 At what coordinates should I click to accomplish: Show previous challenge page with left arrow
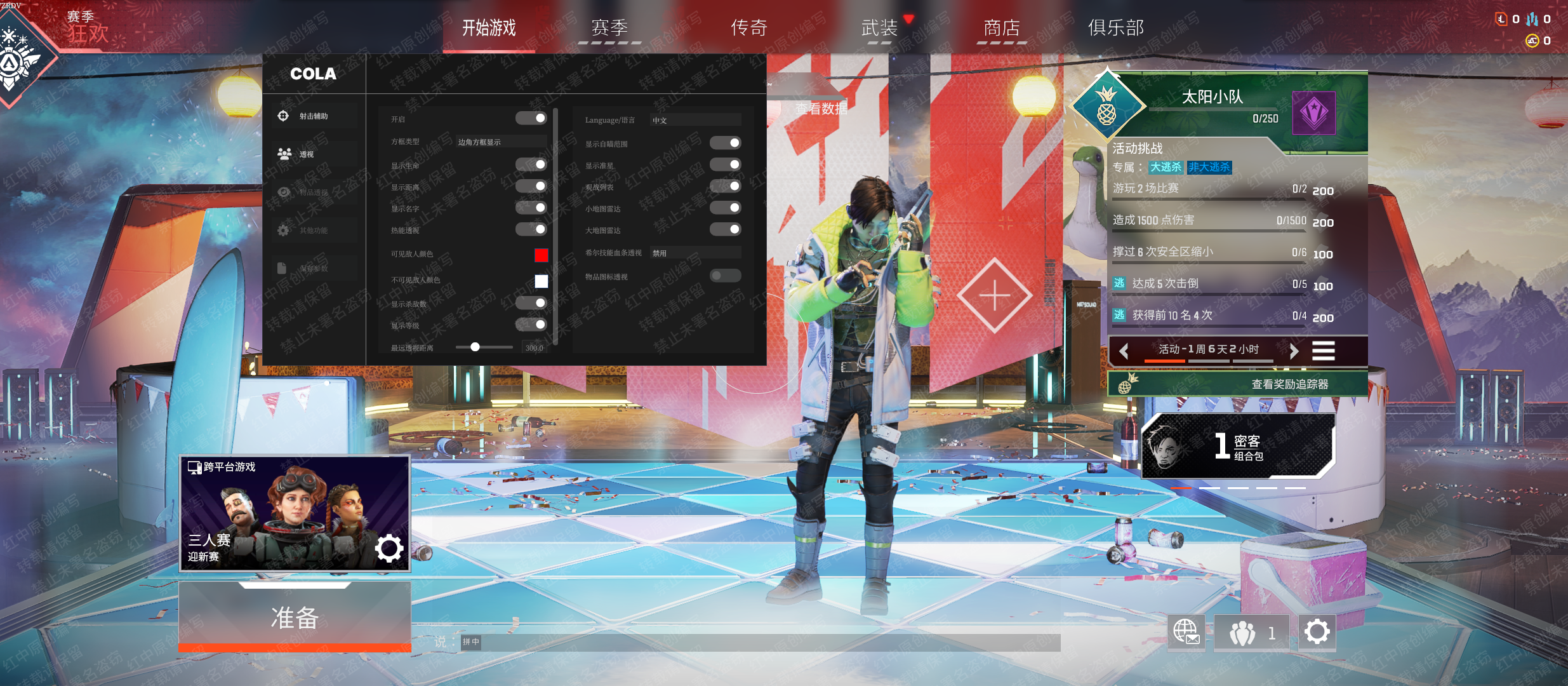click(x=1124, y=351)
